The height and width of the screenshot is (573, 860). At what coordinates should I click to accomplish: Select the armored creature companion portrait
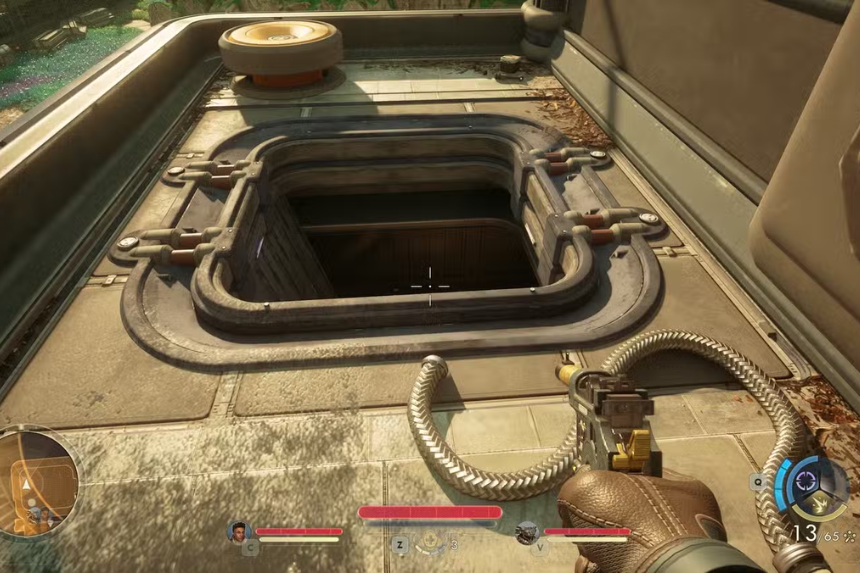(527, 532)
